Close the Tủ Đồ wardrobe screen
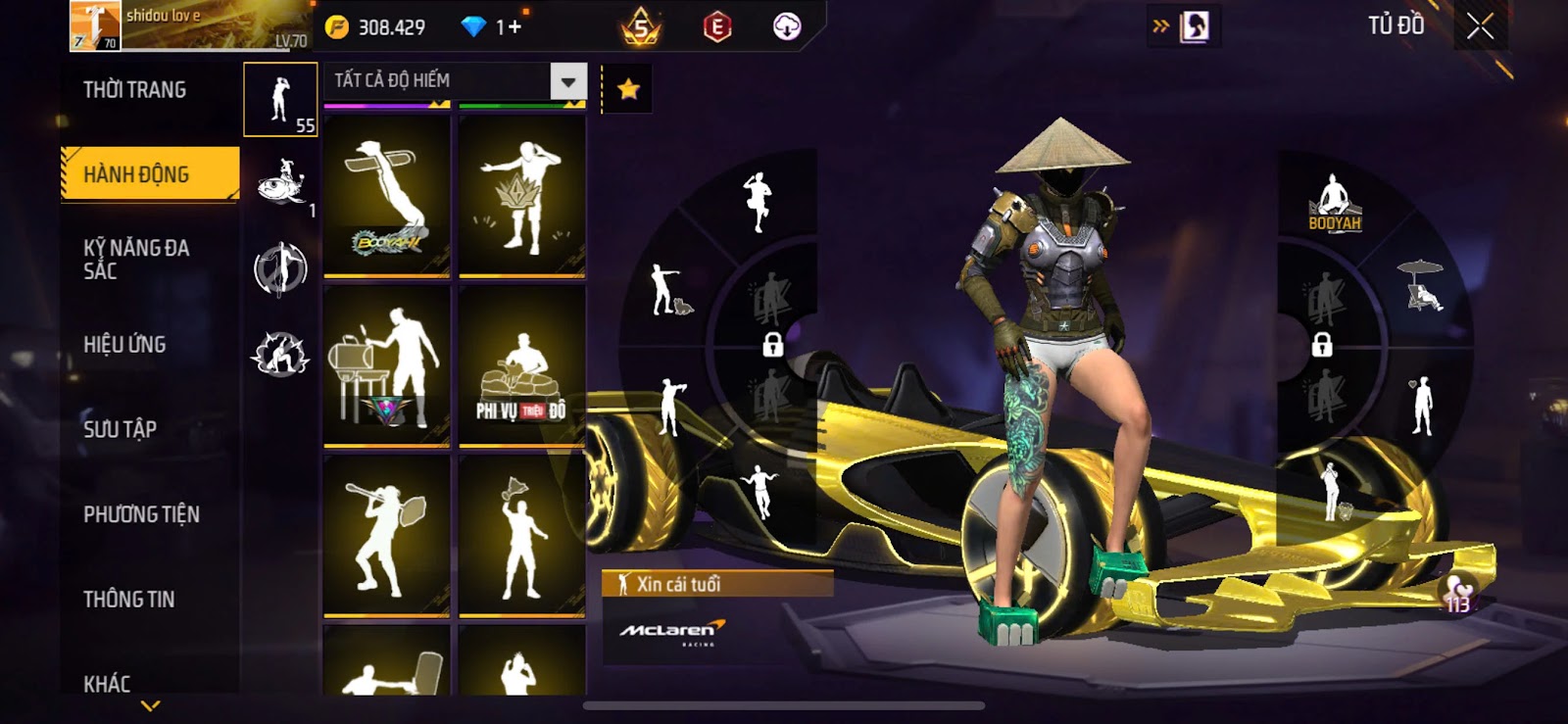The height and width of the screenshot is (724, 1568). (1480, 26)
